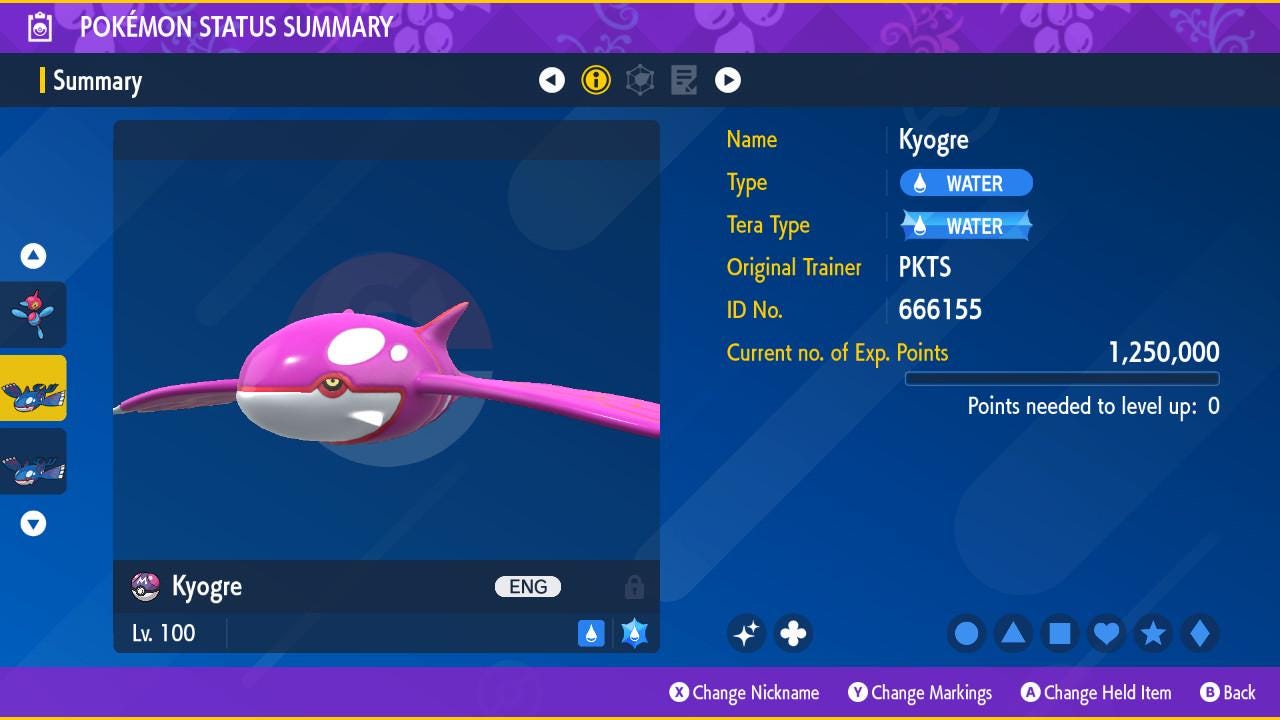Toggle the square marking
This screenshot has height=720, width=1280.
pos(1060,633)
